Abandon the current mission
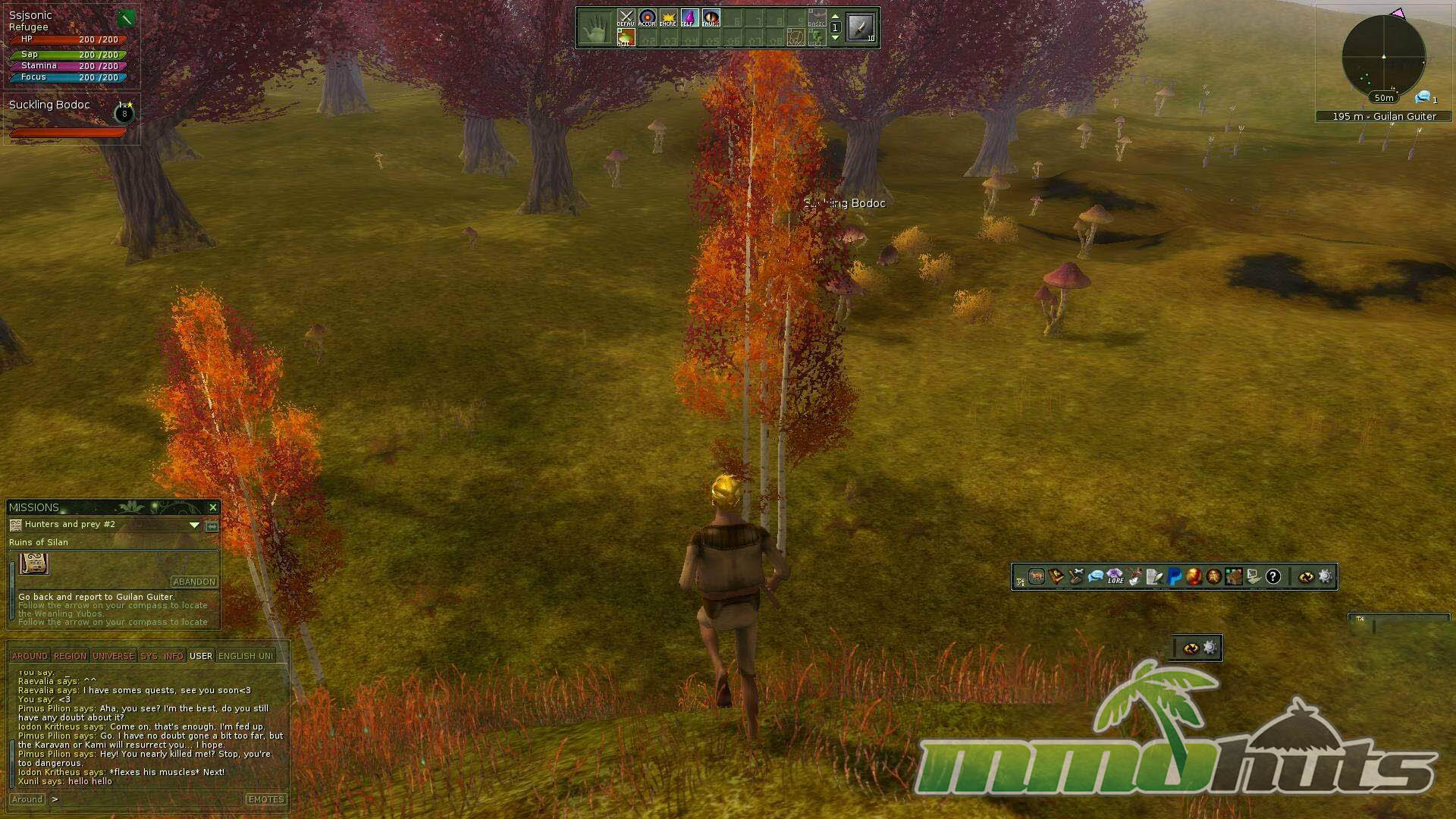 pyautogui.click(x=194, y=582)
